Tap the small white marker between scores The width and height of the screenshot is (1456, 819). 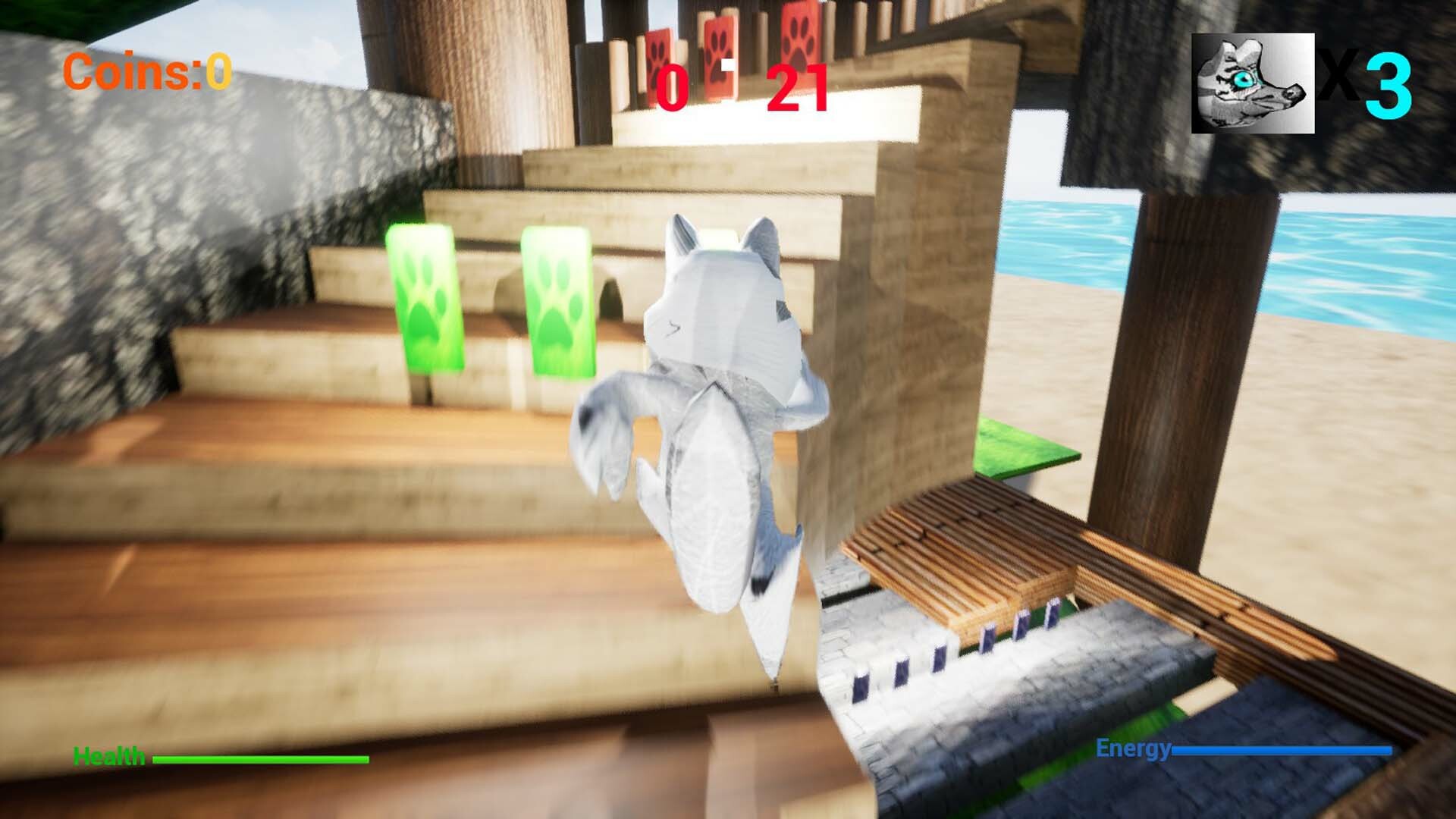coord(727,66)
